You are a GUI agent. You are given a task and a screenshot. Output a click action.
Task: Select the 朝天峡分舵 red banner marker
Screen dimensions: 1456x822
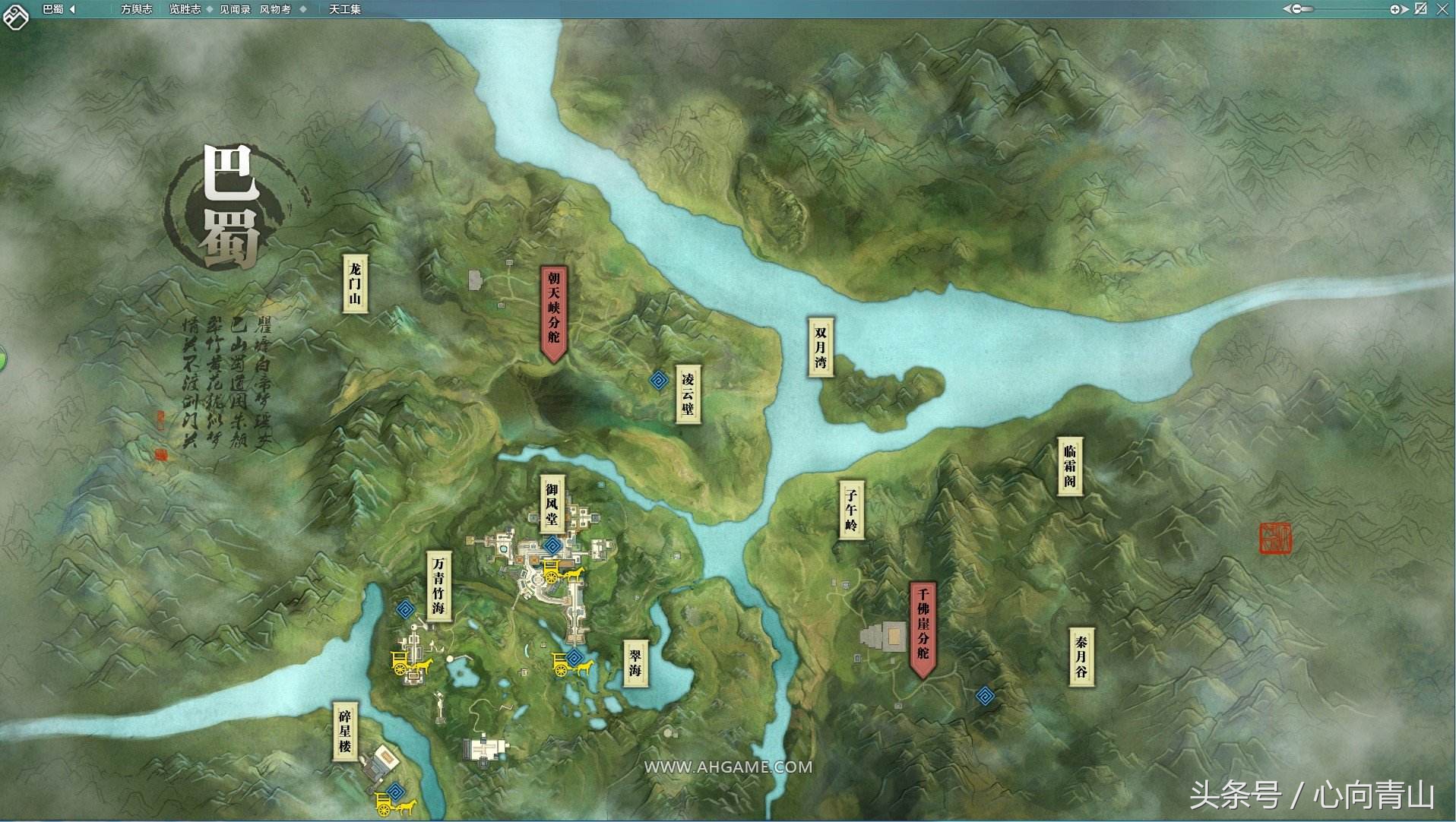(x=553, y=312)
